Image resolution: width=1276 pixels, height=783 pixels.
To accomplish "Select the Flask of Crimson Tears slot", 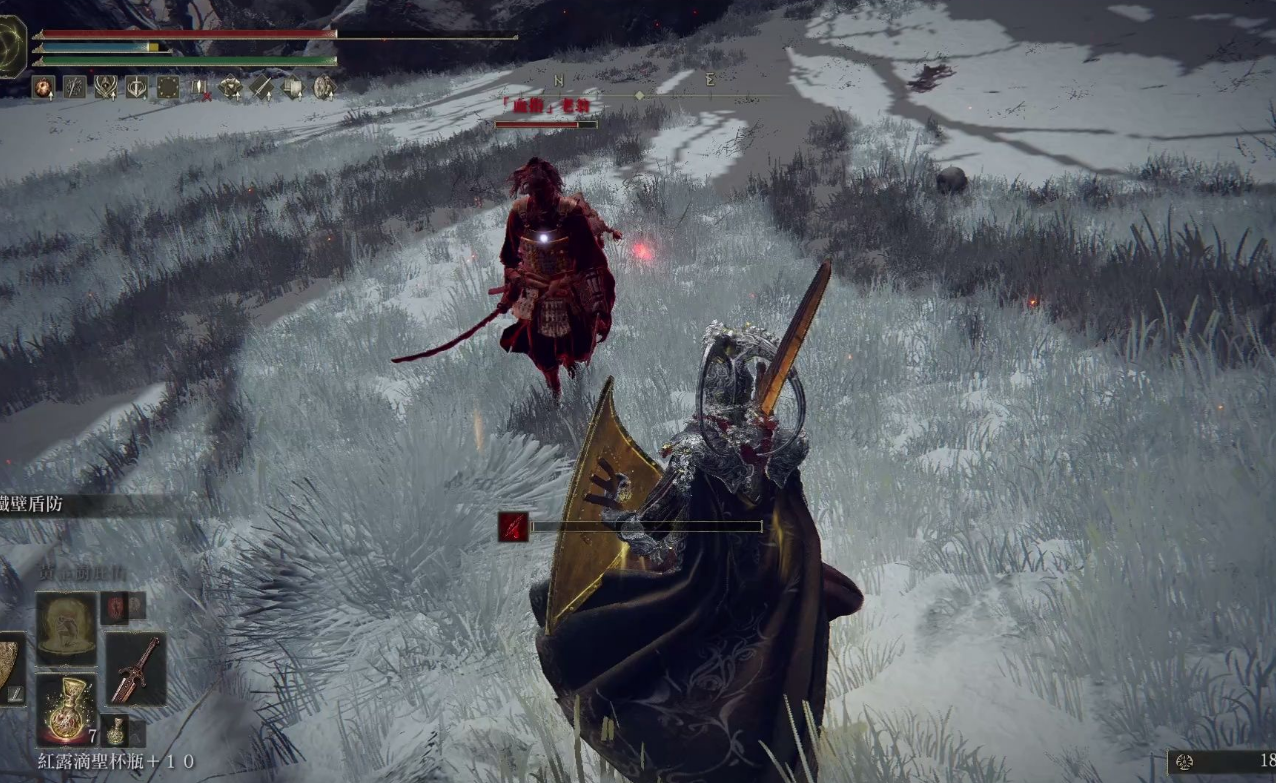I will click(67, 708).
